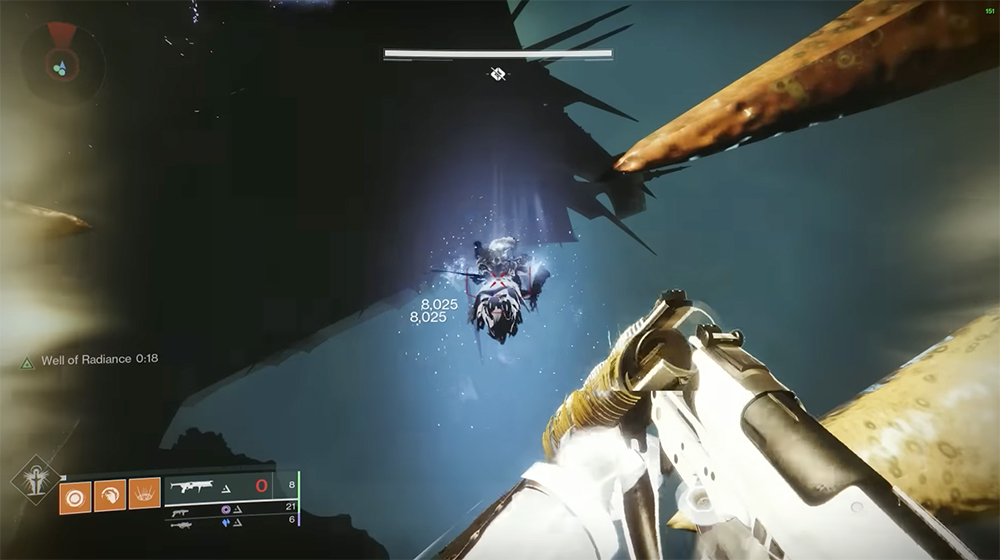This screenshot has width=1000, height=560.
Task: Click the boss marker icon below health bar
Action: [x=497, y=73]
